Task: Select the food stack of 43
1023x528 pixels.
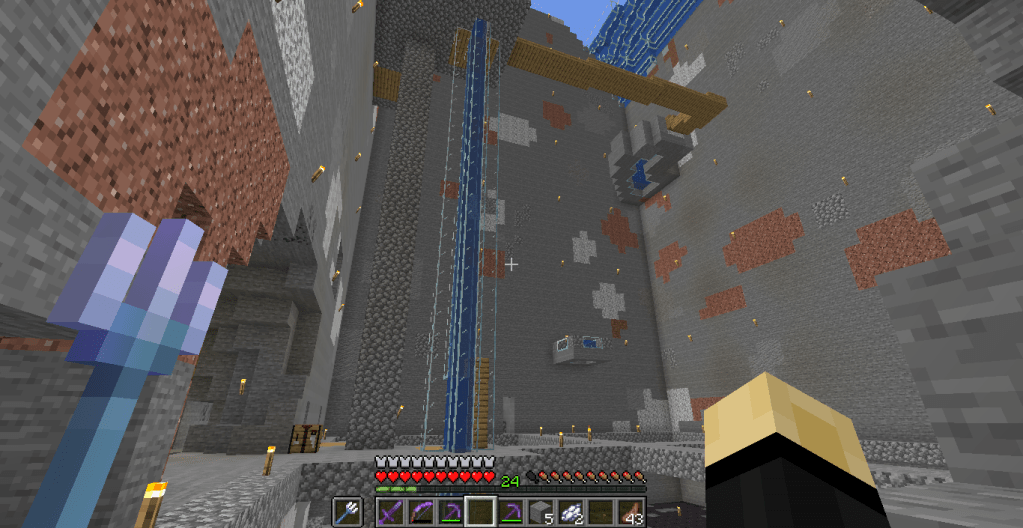Action: click(631, 512)
